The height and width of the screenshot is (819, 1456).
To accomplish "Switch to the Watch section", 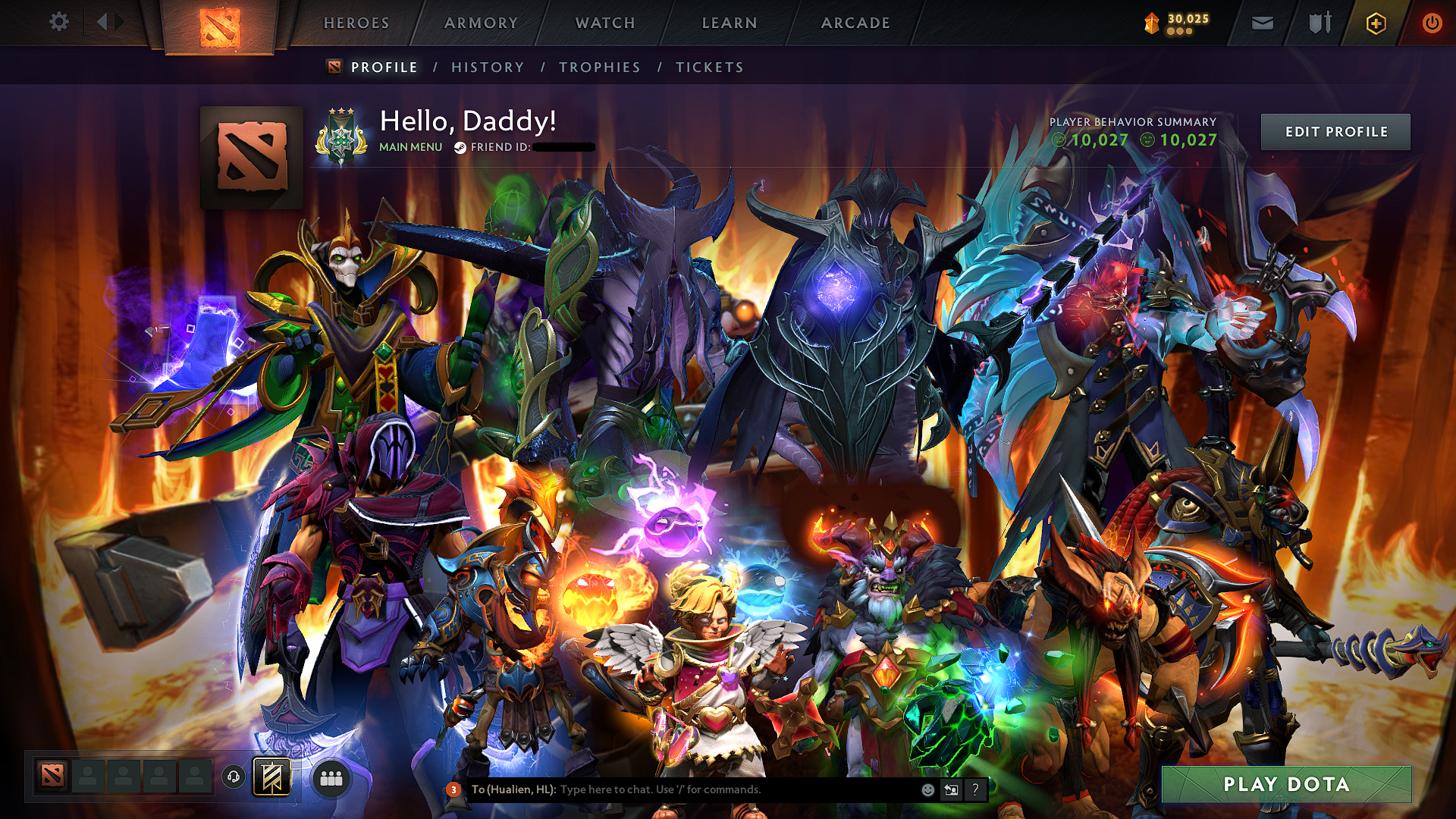I will (x=605, y=23).
